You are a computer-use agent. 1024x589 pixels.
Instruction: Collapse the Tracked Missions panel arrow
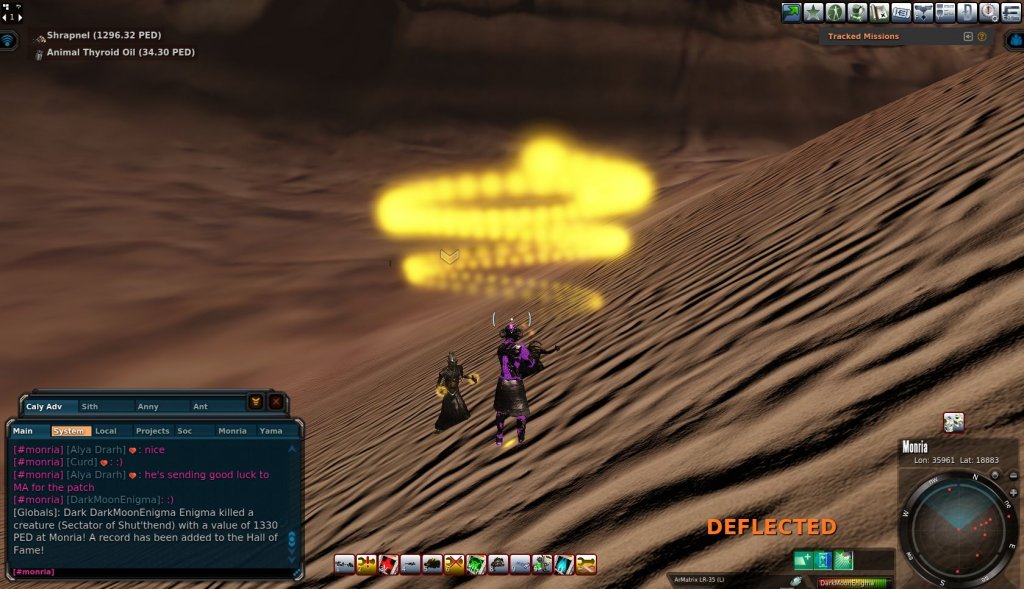pos(968,37)
